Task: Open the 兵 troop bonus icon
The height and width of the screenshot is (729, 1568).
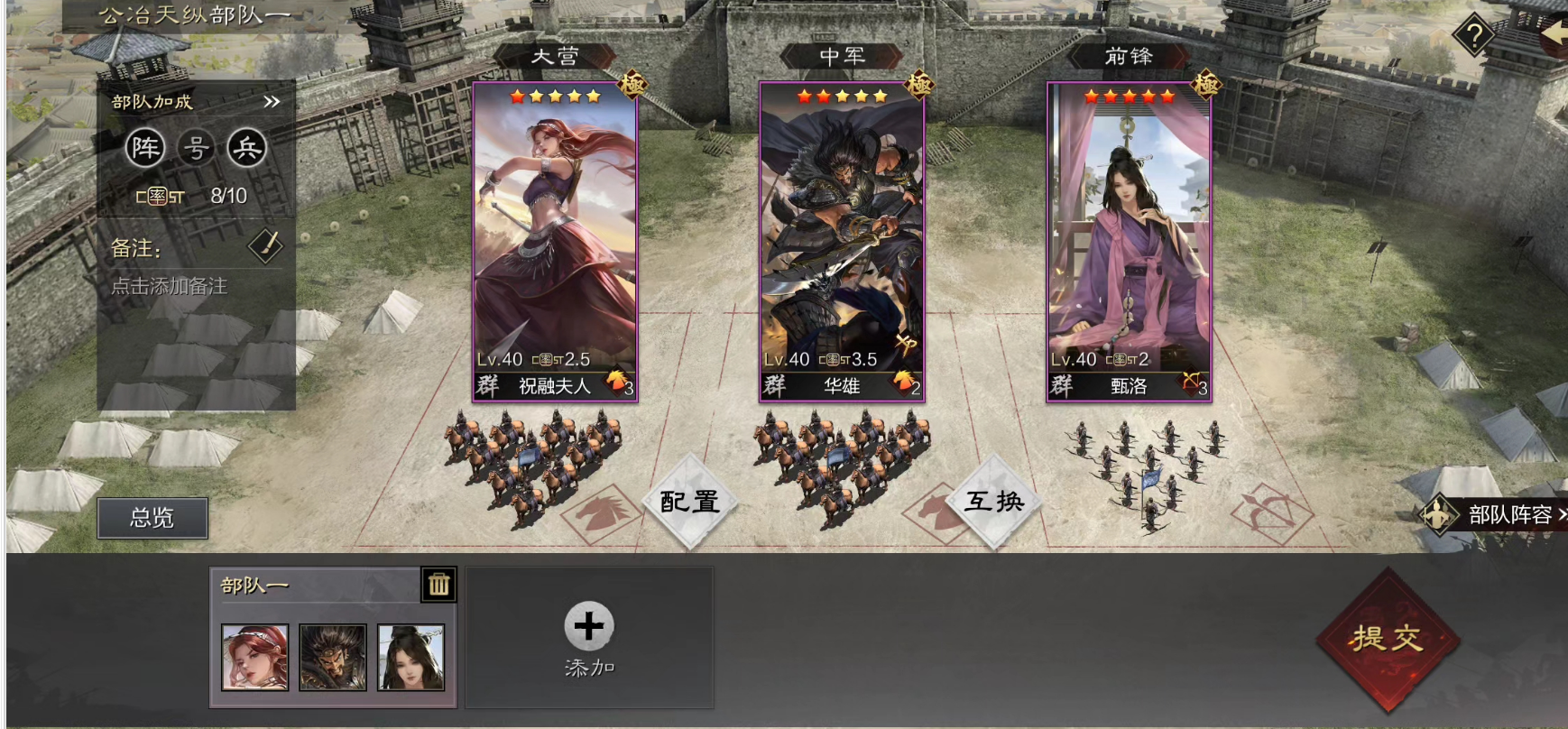Action: point(246,148)
